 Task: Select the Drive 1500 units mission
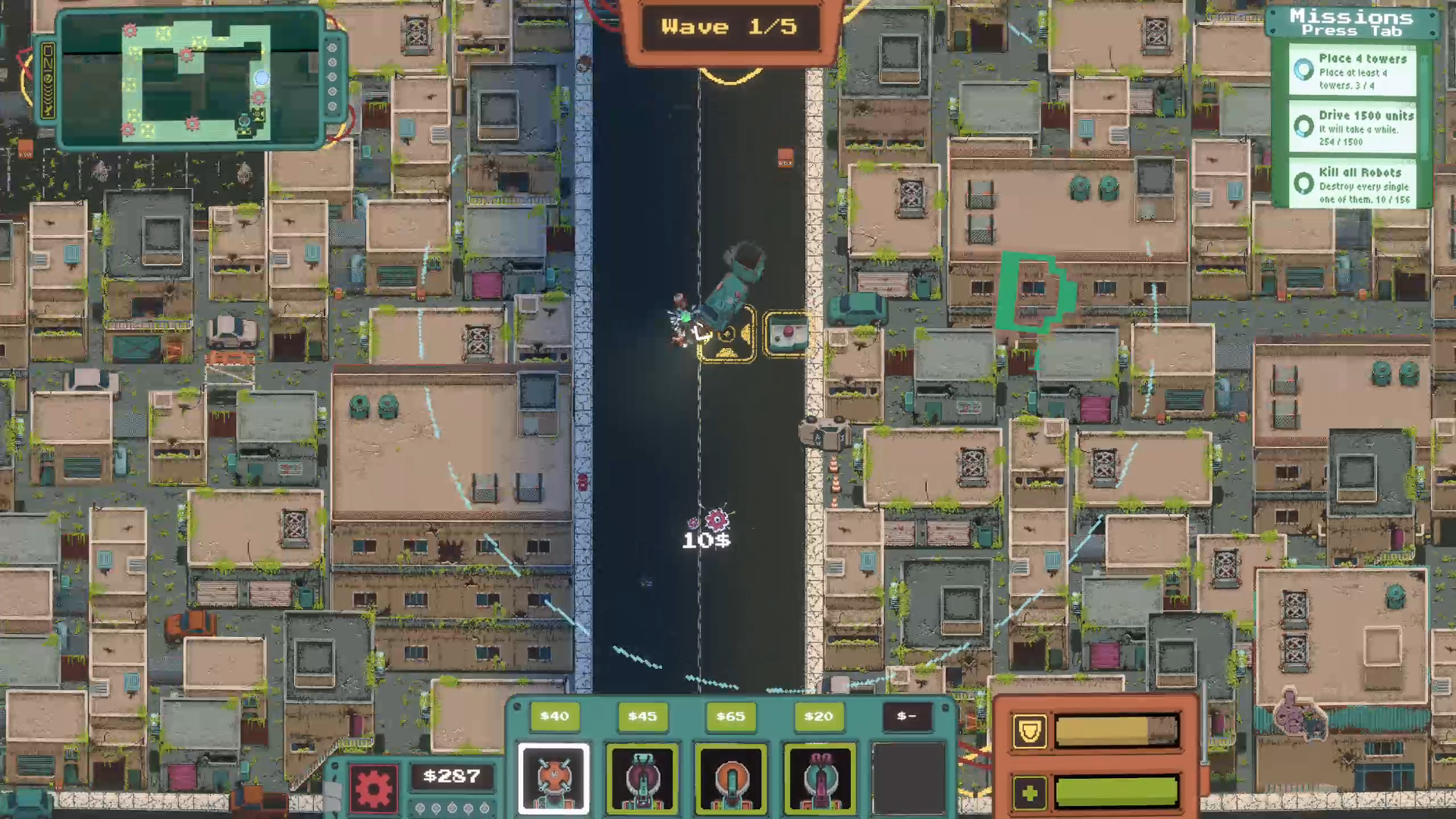(x=1352, y=127)
